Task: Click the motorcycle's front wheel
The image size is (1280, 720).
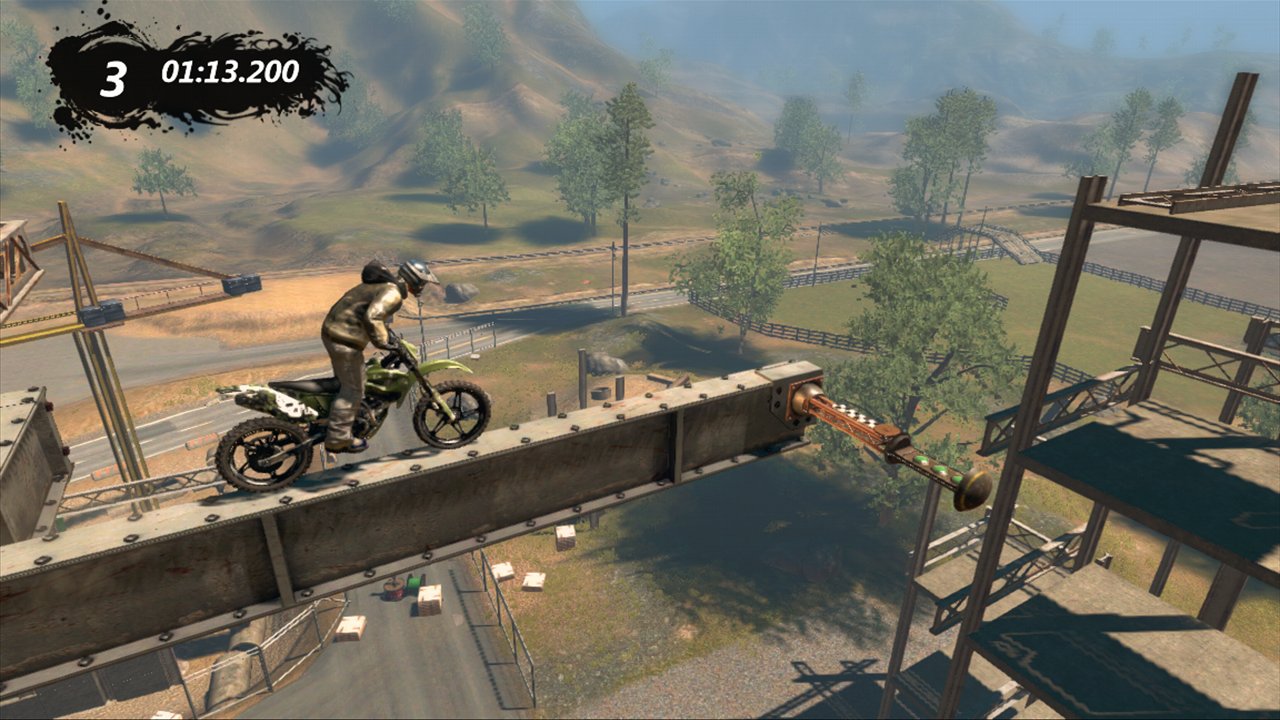Action: [450, 415]
